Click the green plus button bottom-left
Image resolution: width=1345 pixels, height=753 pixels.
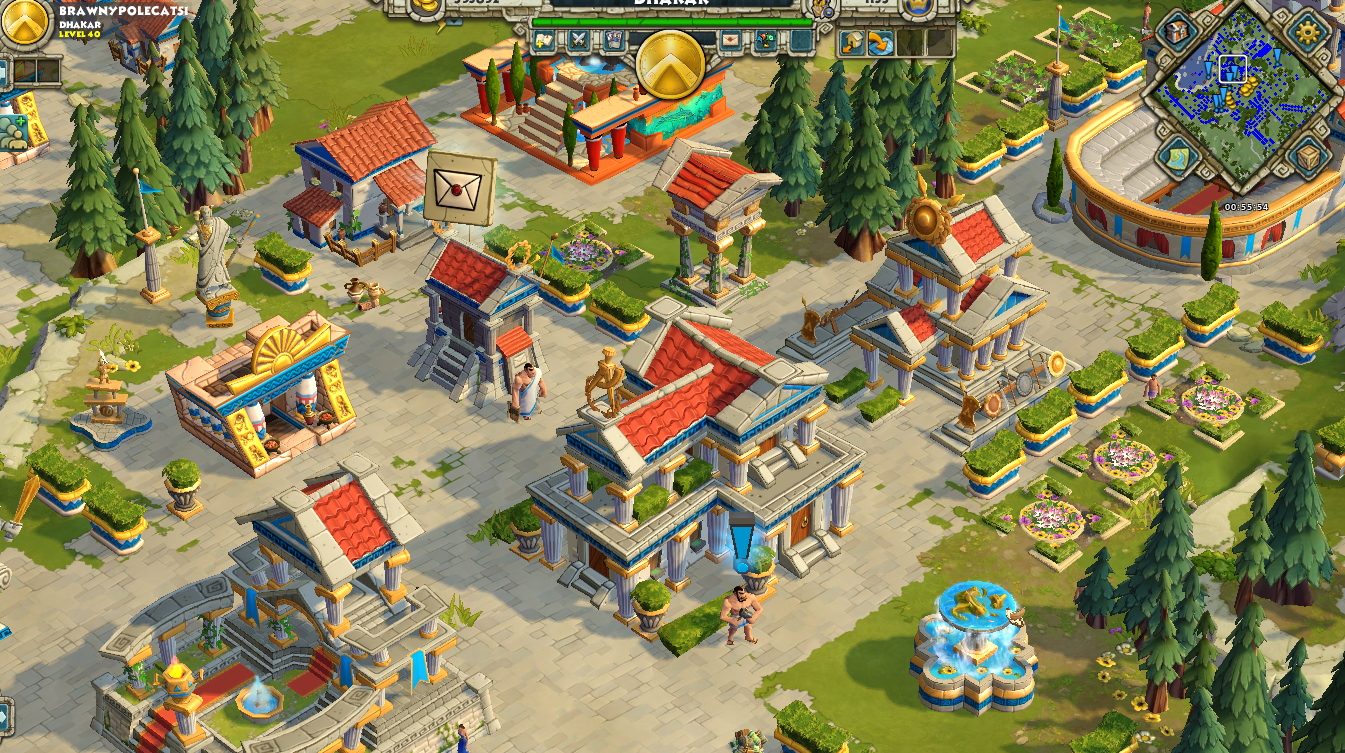coord(19,122)
